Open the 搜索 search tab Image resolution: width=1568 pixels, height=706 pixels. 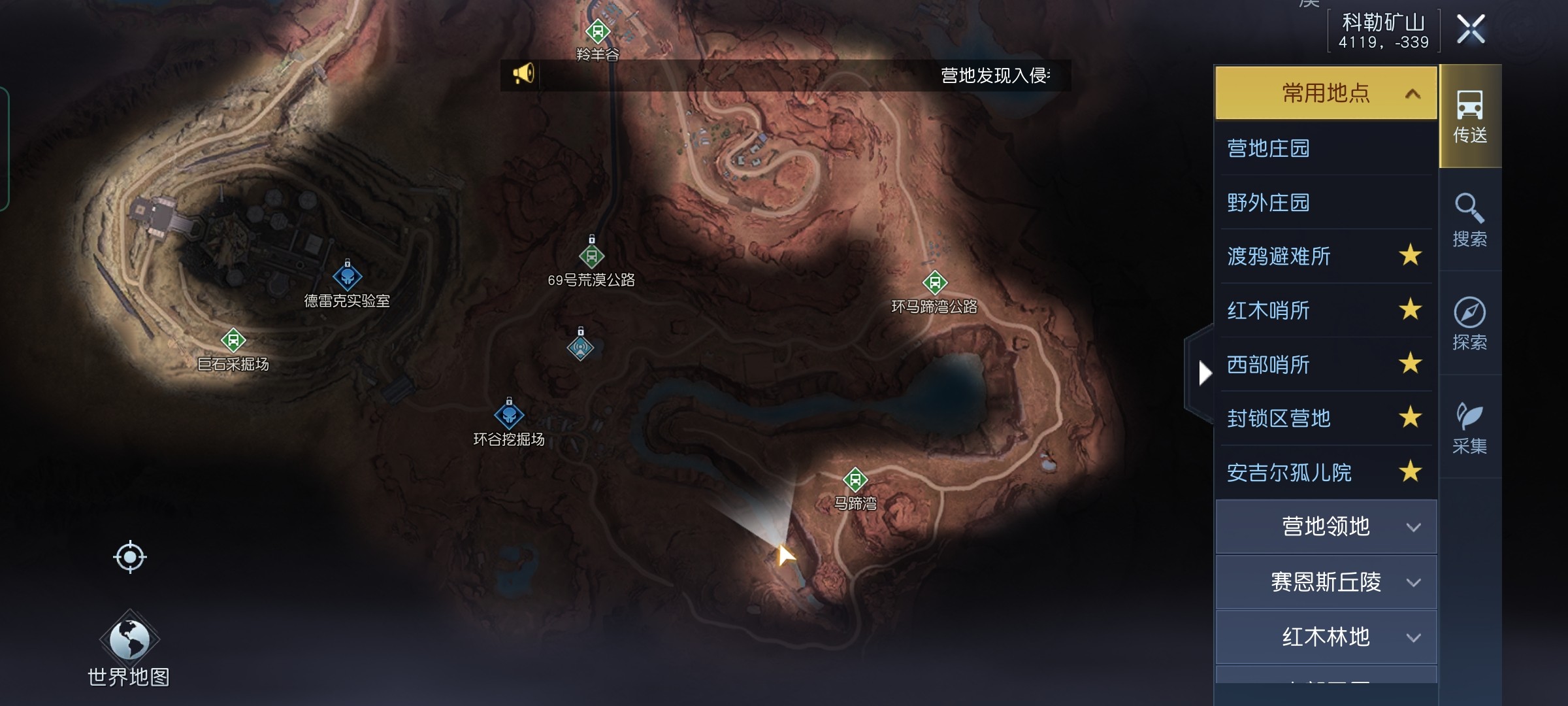(x=1469, y=220)
